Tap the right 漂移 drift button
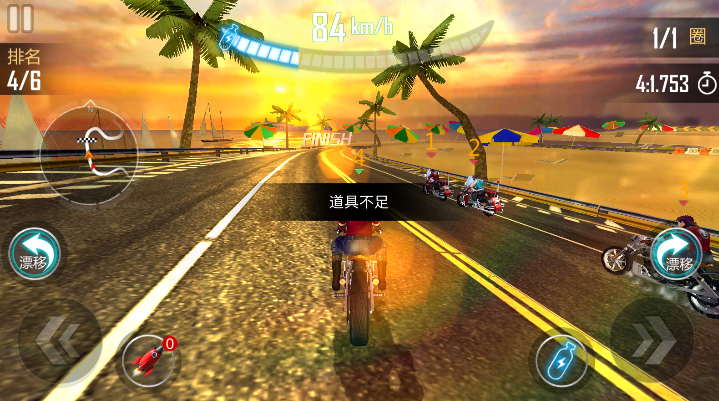The width and height of the screenshot is (719, 401). click(679, 252)
